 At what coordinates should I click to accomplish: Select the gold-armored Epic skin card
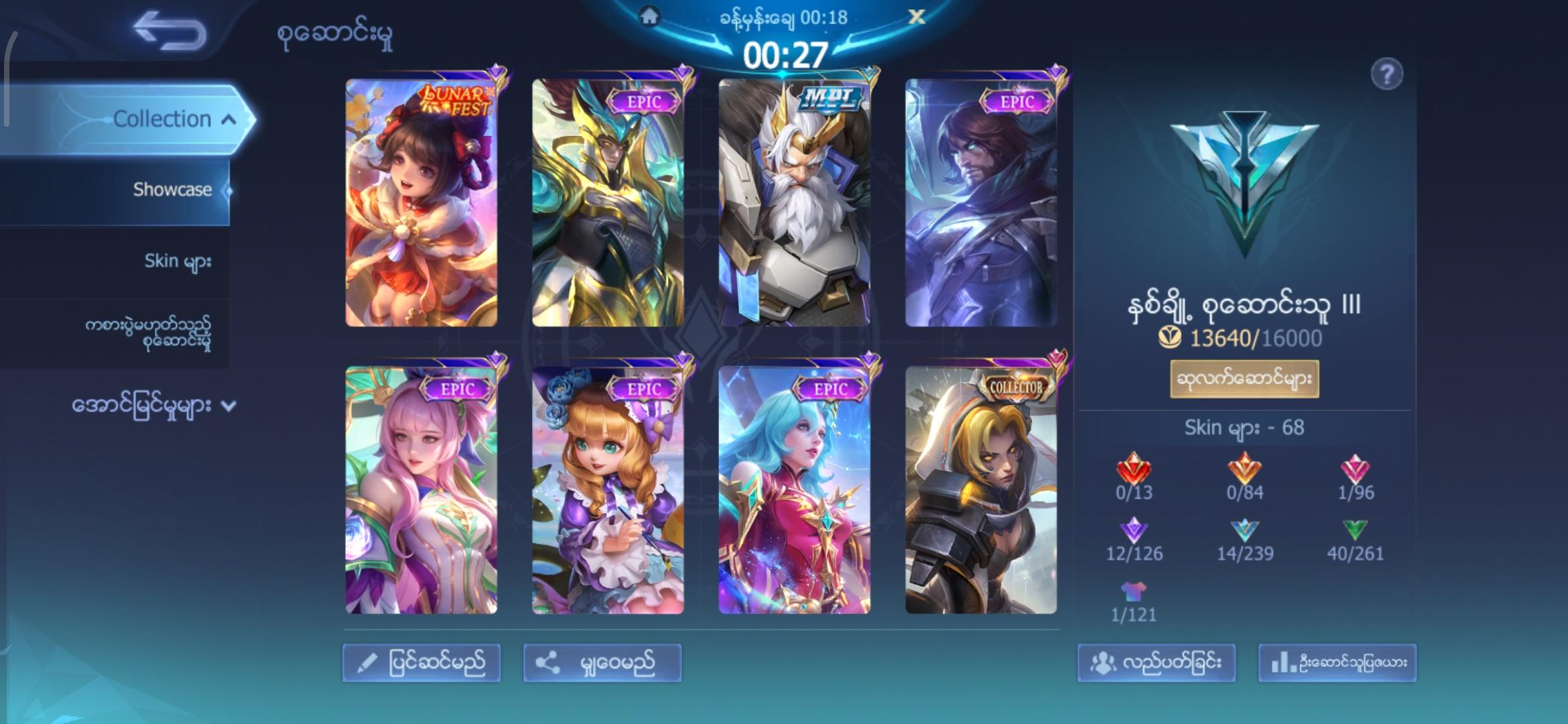(x=608, y=202)
